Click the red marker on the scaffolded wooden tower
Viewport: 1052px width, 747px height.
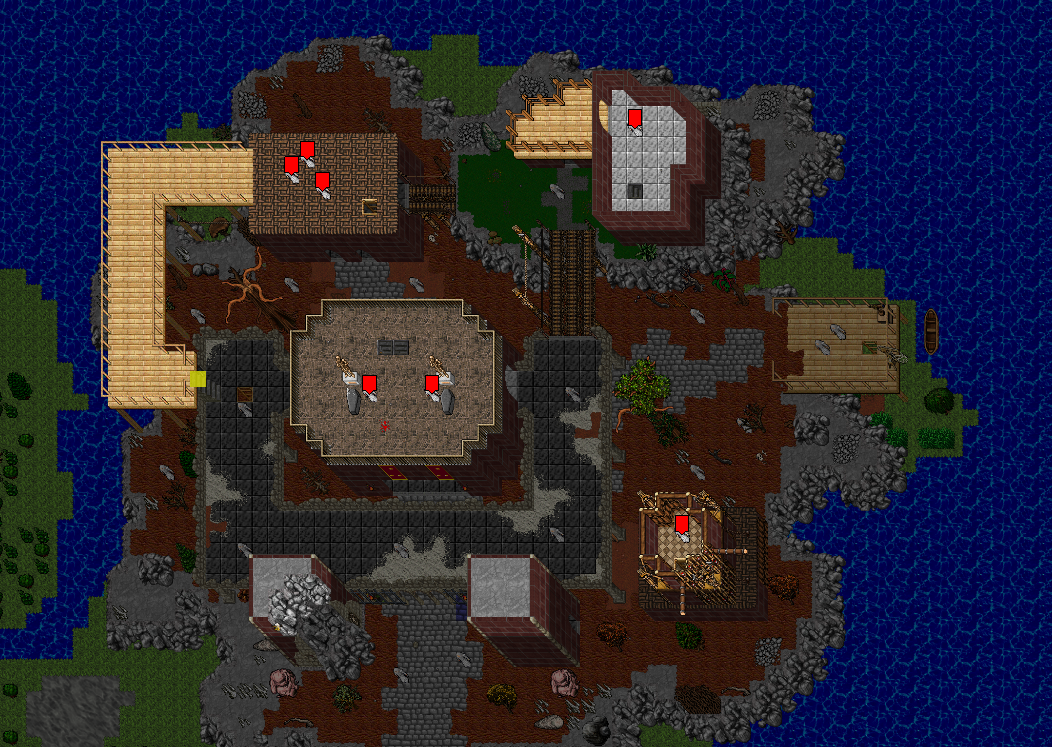point(681,523)
